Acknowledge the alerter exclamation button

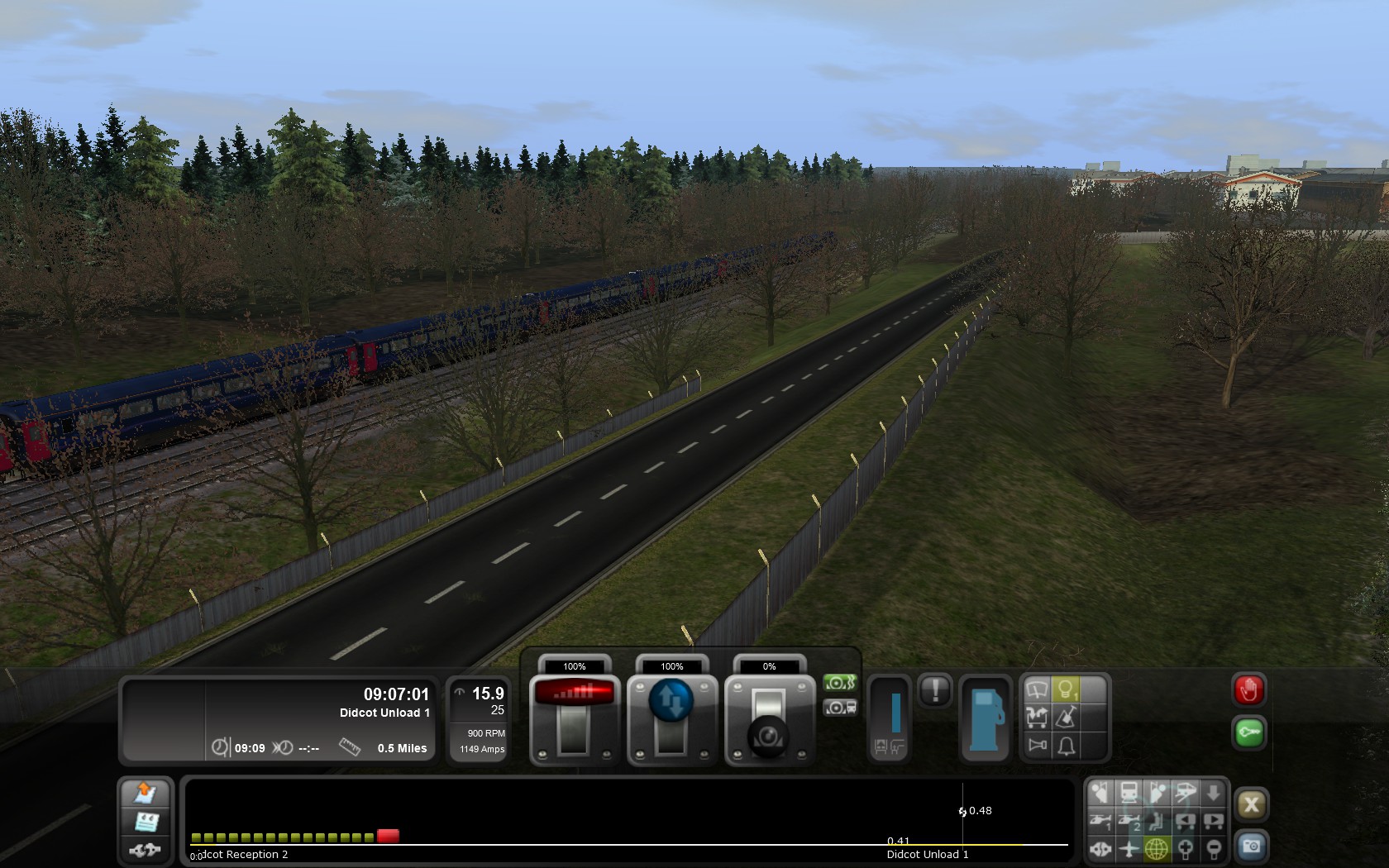pyautogui.click(x=935, y=689)
